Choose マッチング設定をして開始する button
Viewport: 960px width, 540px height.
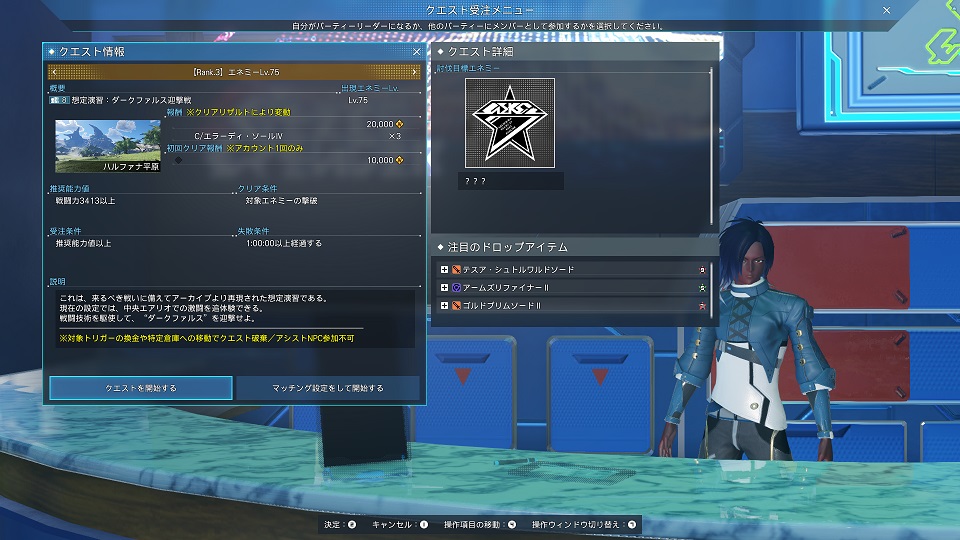(x=328, y=388)
